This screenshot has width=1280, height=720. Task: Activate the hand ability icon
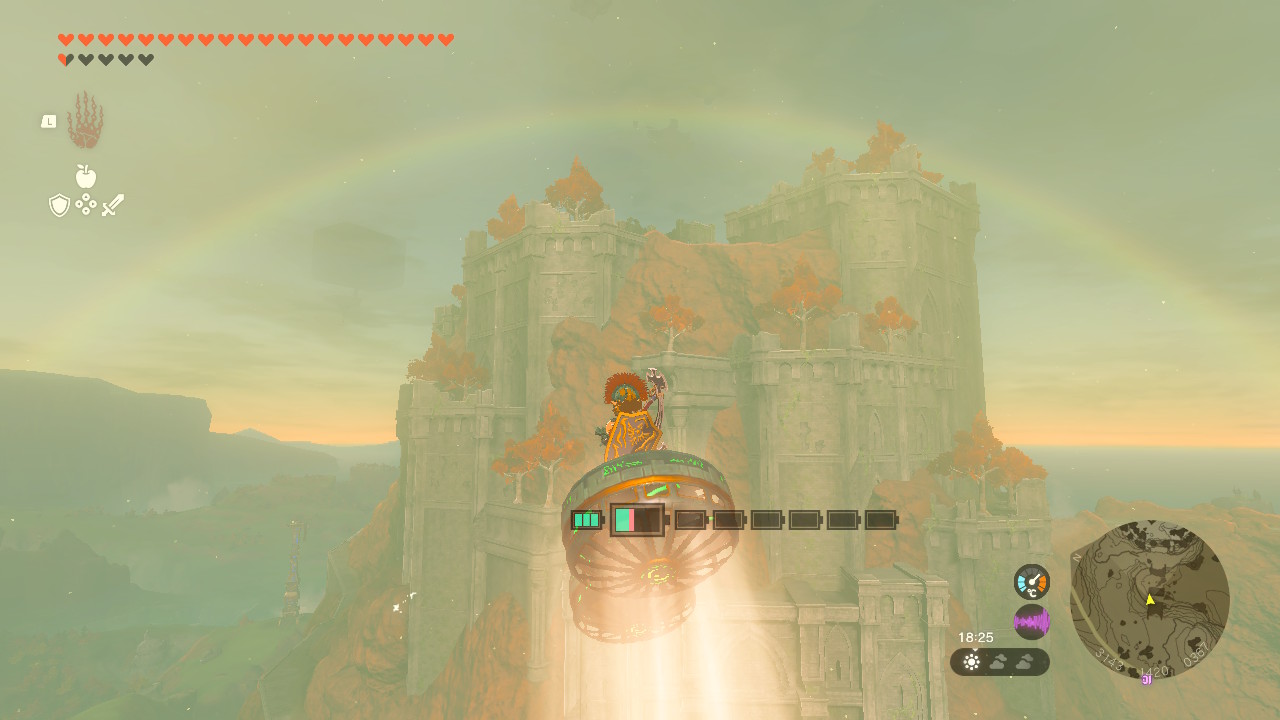[x=85, y=121]
